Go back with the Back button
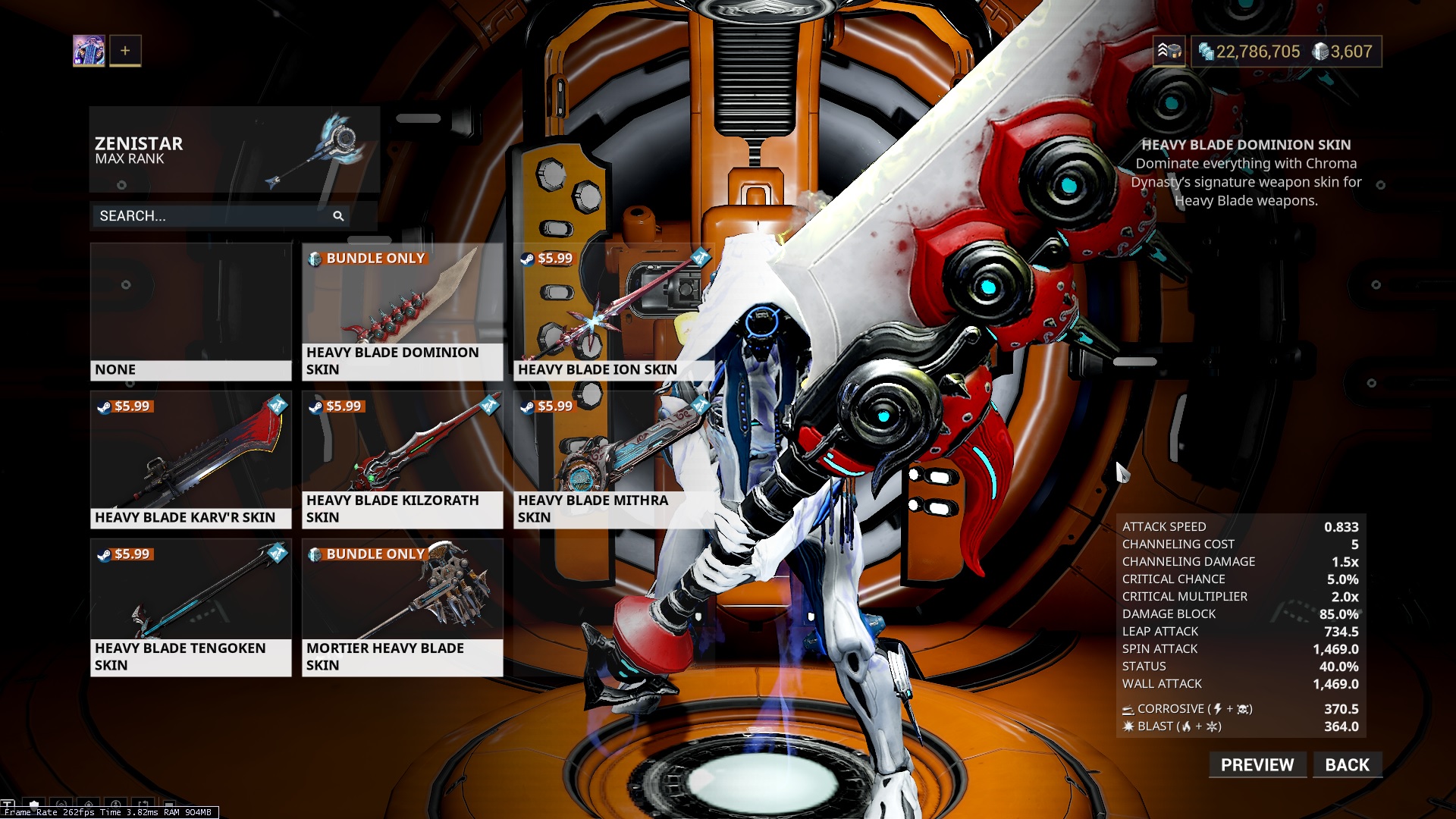 1347,764
